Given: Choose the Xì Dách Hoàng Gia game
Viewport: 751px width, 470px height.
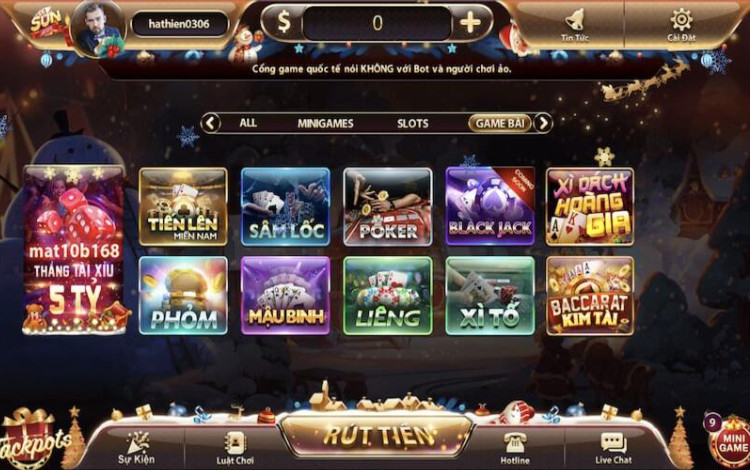Looking at the screenshot, I should point(590,207).
